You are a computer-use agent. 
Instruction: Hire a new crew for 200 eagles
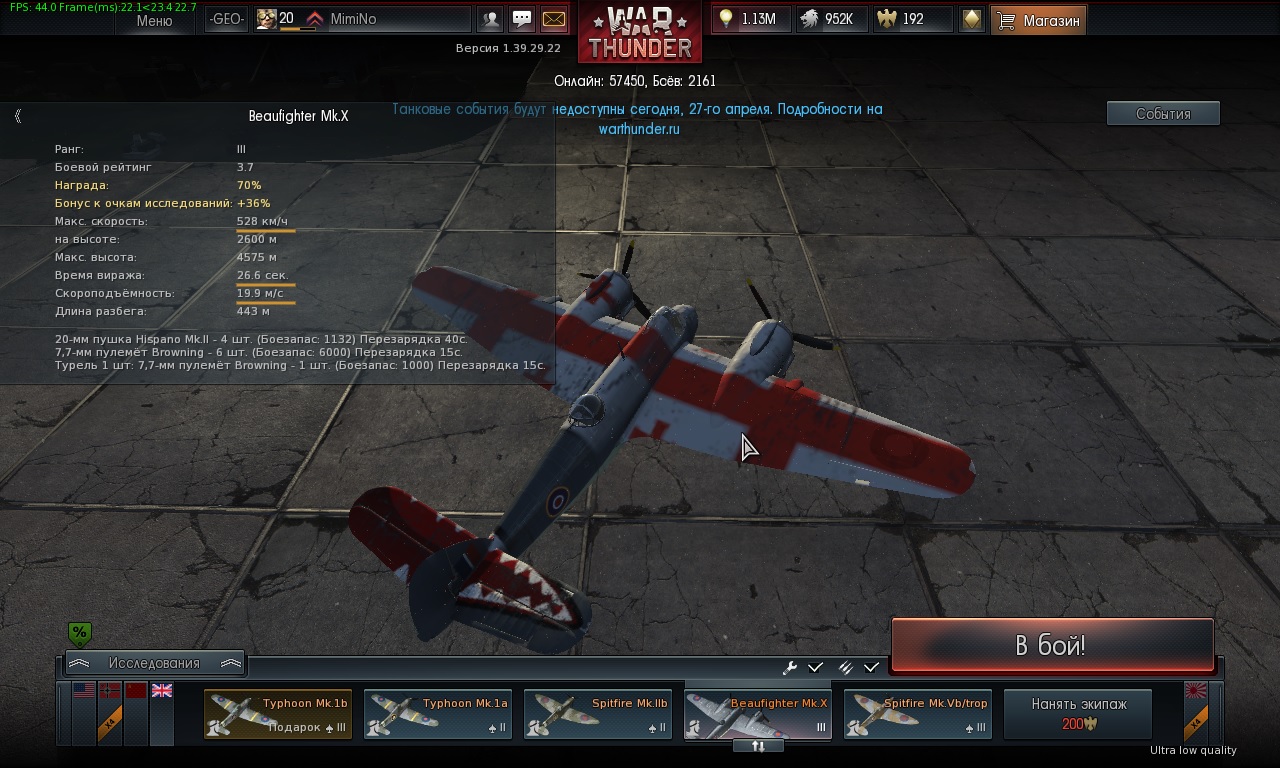click(x=1078, y=713)
